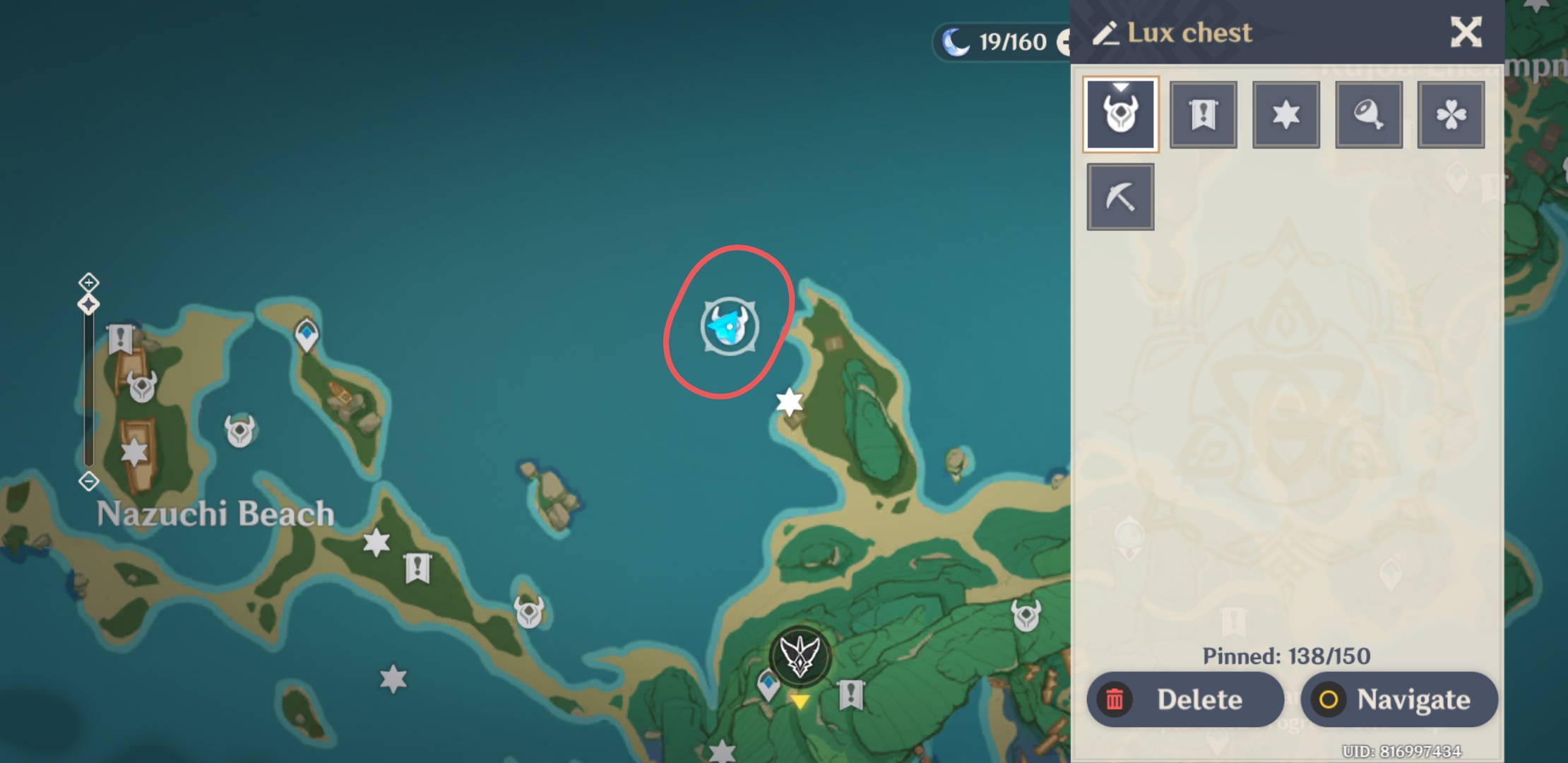Open the dropdown arrow above the selected pin category
This screenshot has height=763, width=1568.
(x=1120, y=86)
